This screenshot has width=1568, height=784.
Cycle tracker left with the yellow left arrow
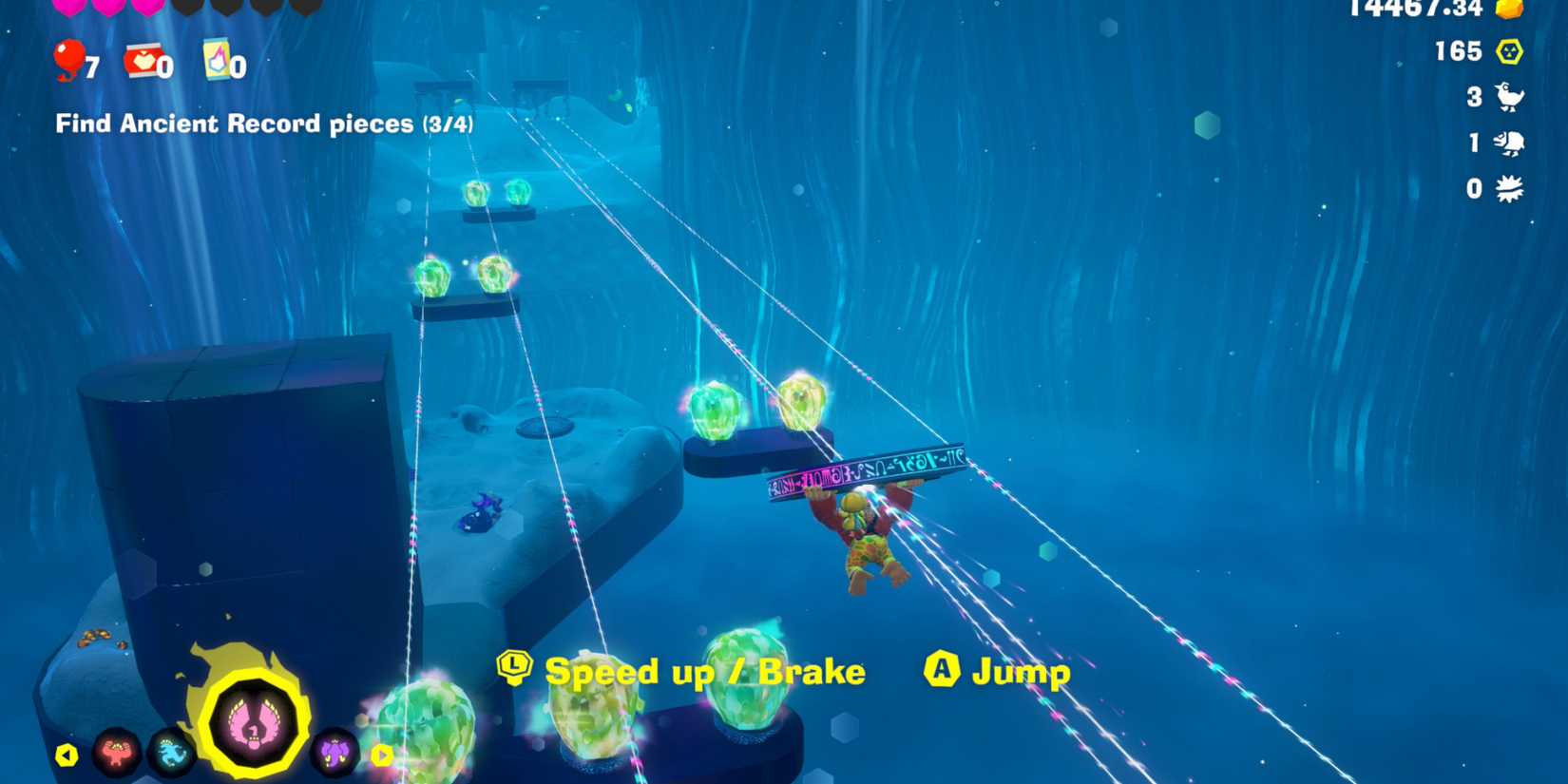[66, 755]
